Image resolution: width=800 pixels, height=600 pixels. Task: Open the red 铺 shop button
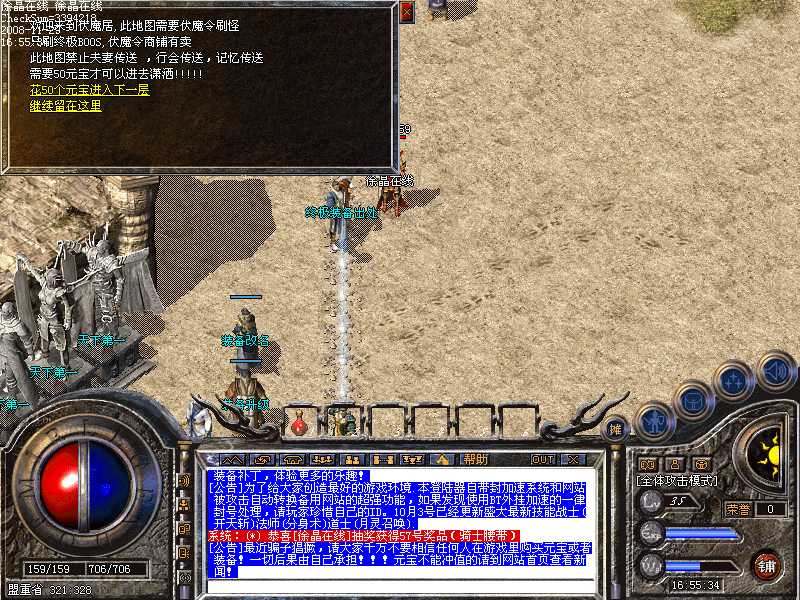coord(766,565)
